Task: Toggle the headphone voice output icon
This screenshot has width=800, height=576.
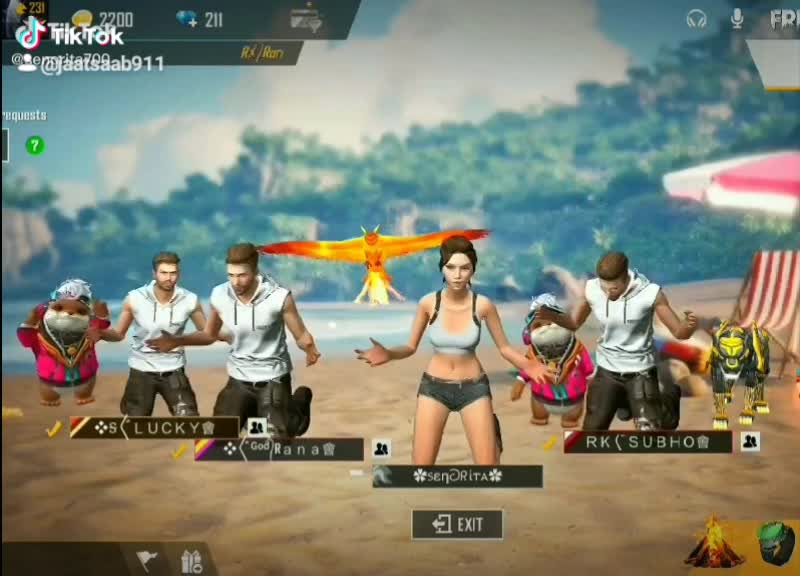Action: coord(697,19)
